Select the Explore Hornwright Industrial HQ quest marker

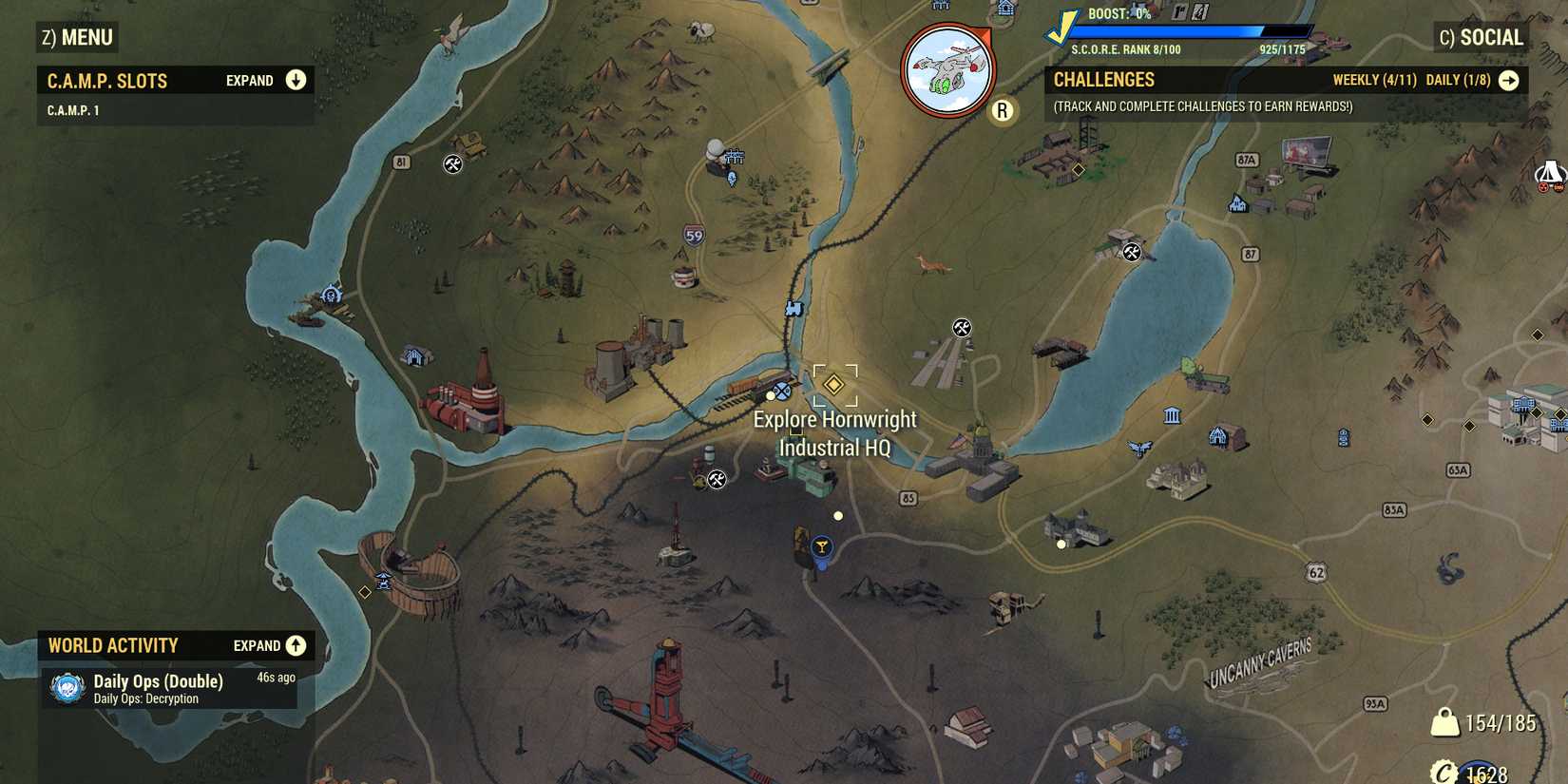pyautogui.click(x=833, y=385)
